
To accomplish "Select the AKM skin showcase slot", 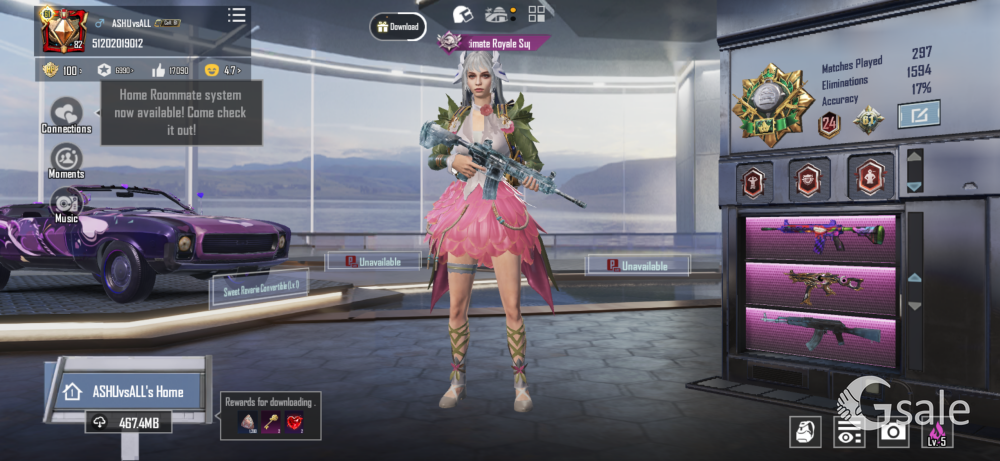I will point(821,331).
